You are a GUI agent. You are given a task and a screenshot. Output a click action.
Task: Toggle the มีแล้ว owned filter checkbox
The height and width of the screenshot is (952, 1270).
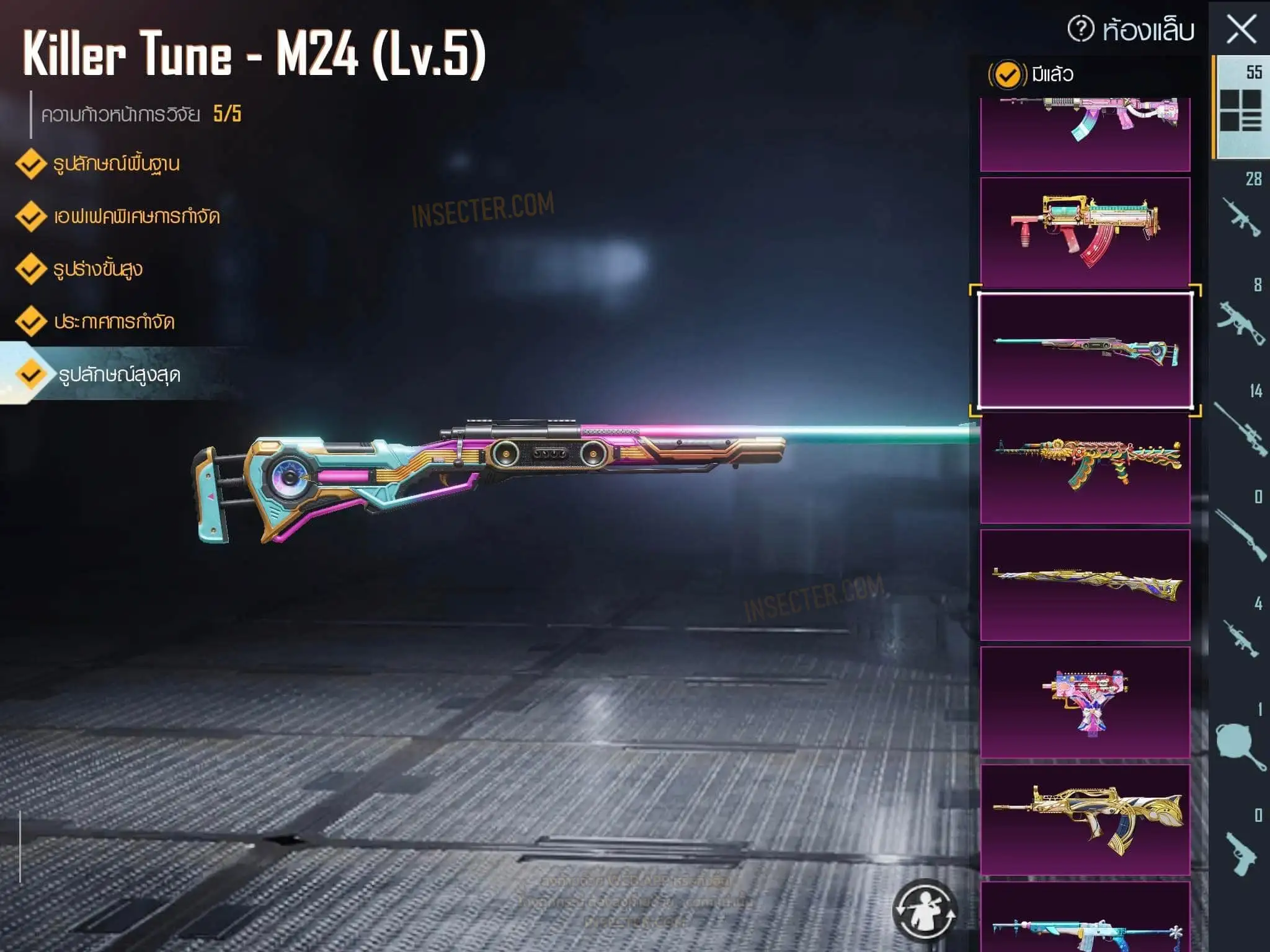point(1007,75)
